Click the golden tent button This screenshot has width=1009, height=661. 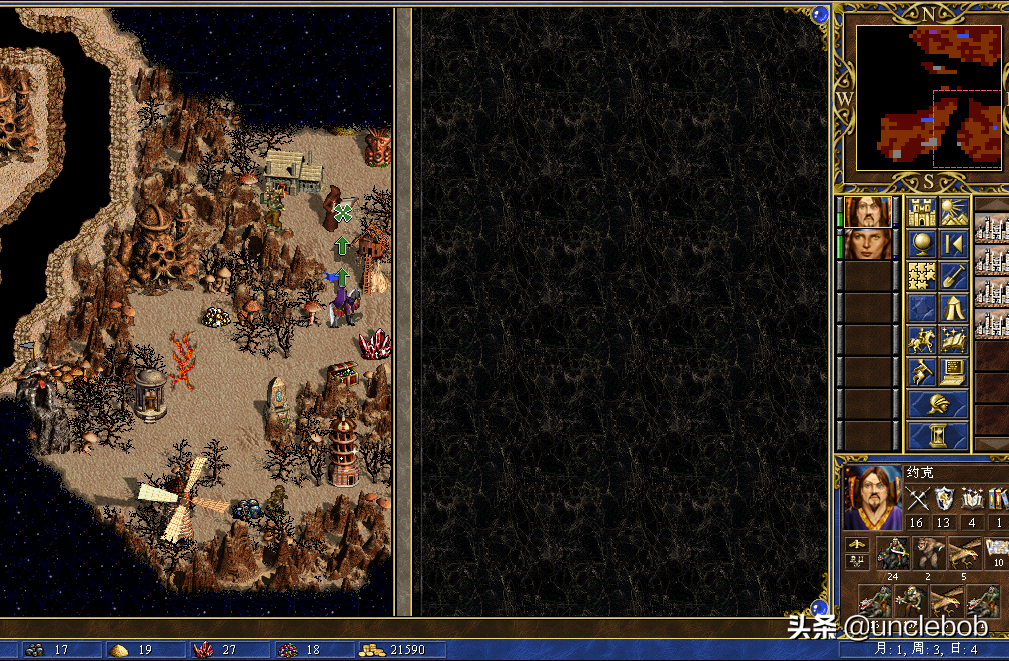953,308
